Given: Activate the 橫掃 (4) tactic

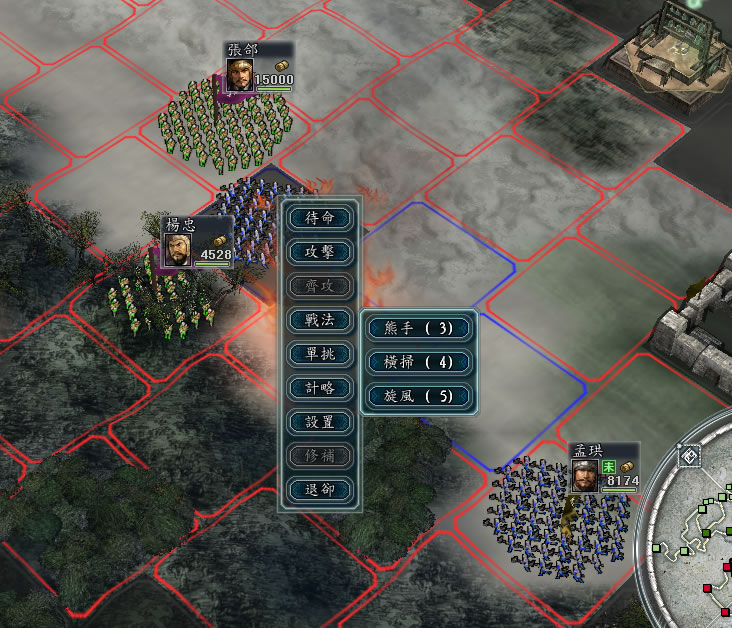Looking at the screenshot, I should coord(418,362).
